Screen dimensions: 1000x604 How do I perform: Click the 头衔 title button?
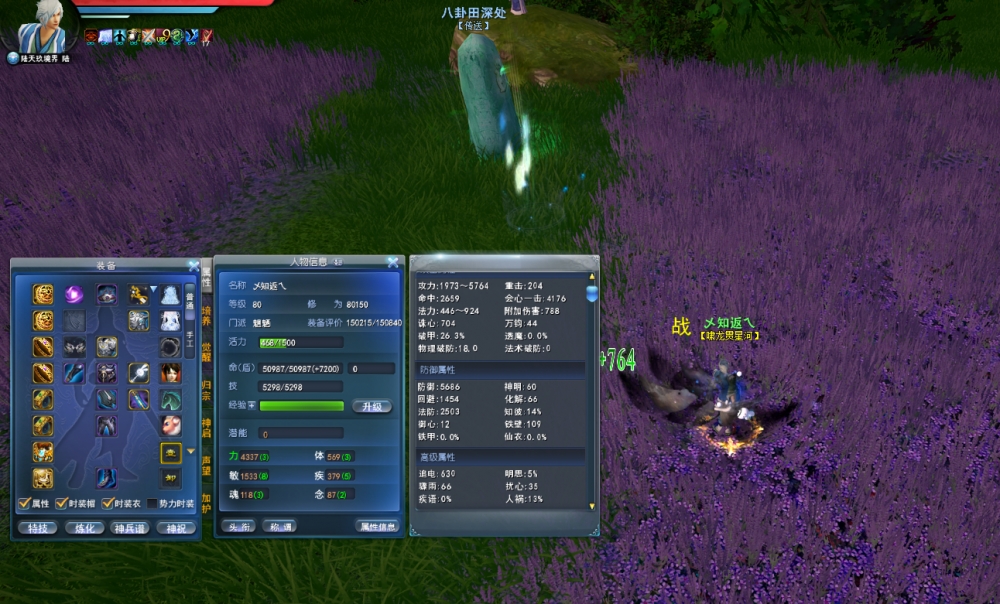pos(237,526)
